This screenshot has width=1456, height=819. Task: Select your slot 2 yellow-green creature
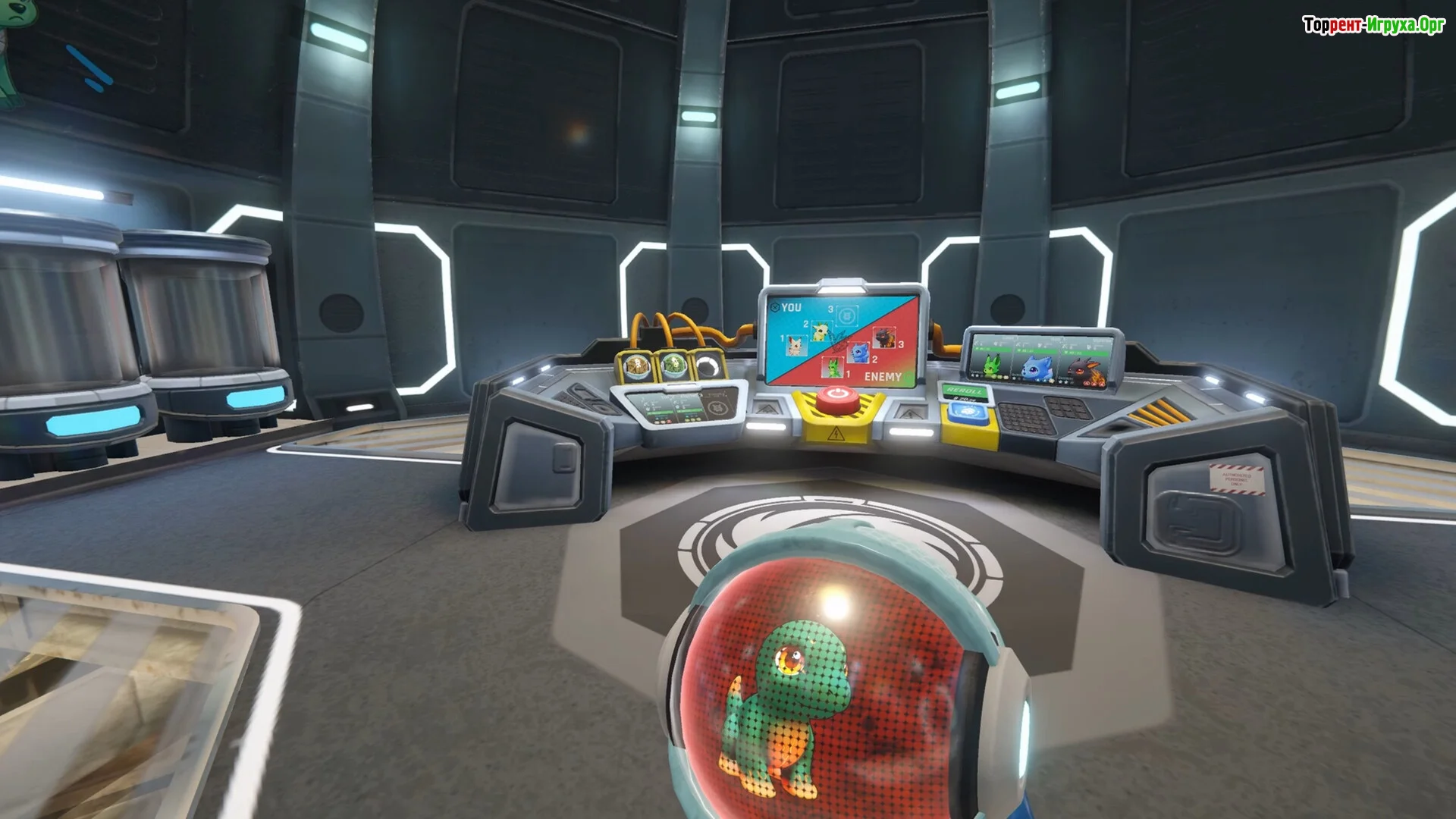coord(820,331)
